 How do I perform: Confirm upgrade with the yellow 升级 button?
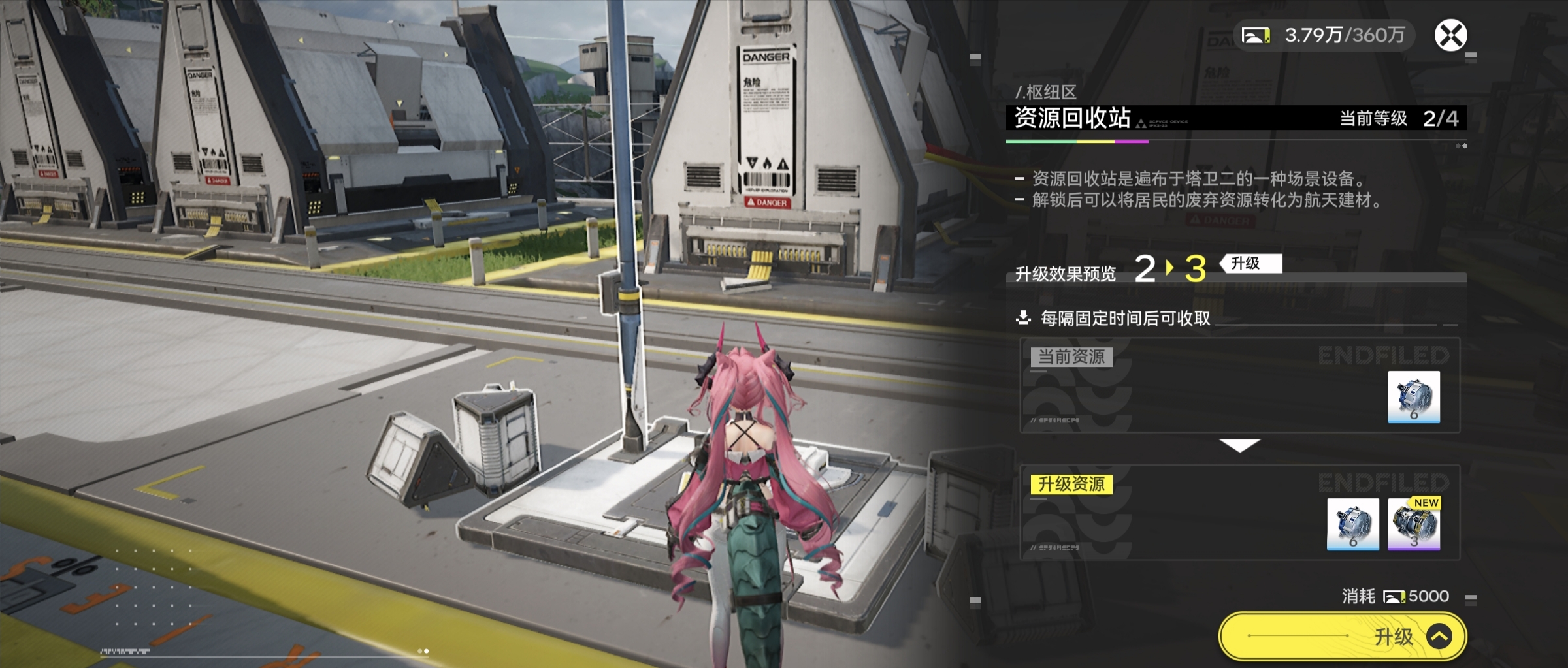coord(1343,635)
